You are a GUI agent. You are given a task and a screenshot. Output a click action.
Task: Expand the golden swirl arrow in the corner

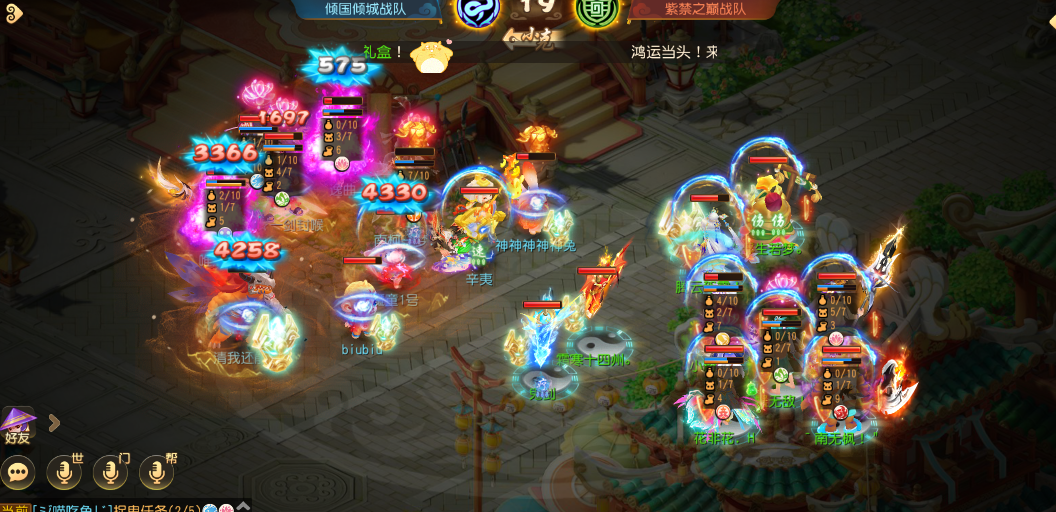tap(12, 14)
